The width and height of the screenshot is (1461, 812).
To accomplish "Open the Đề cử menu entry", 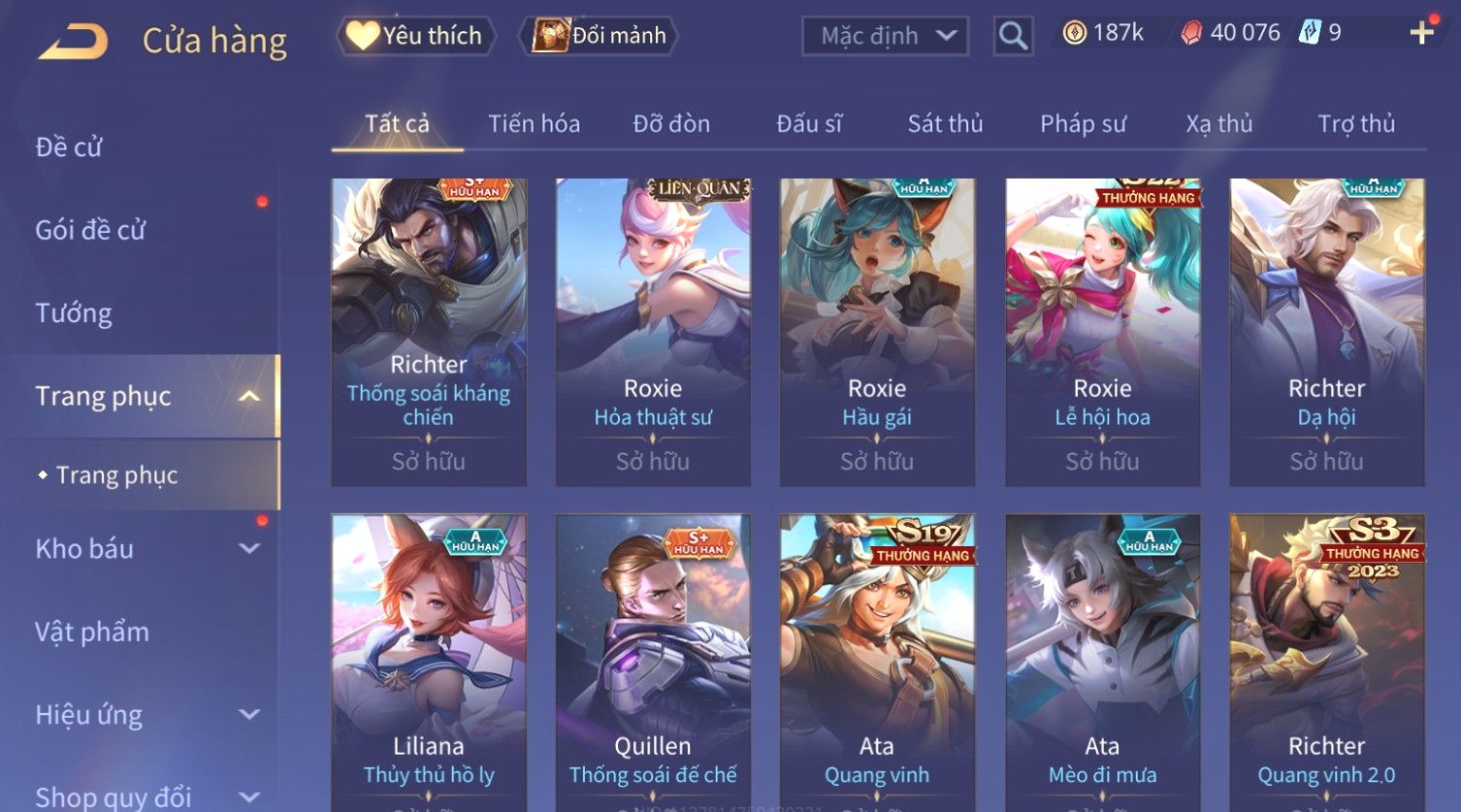I will point(69,147).
